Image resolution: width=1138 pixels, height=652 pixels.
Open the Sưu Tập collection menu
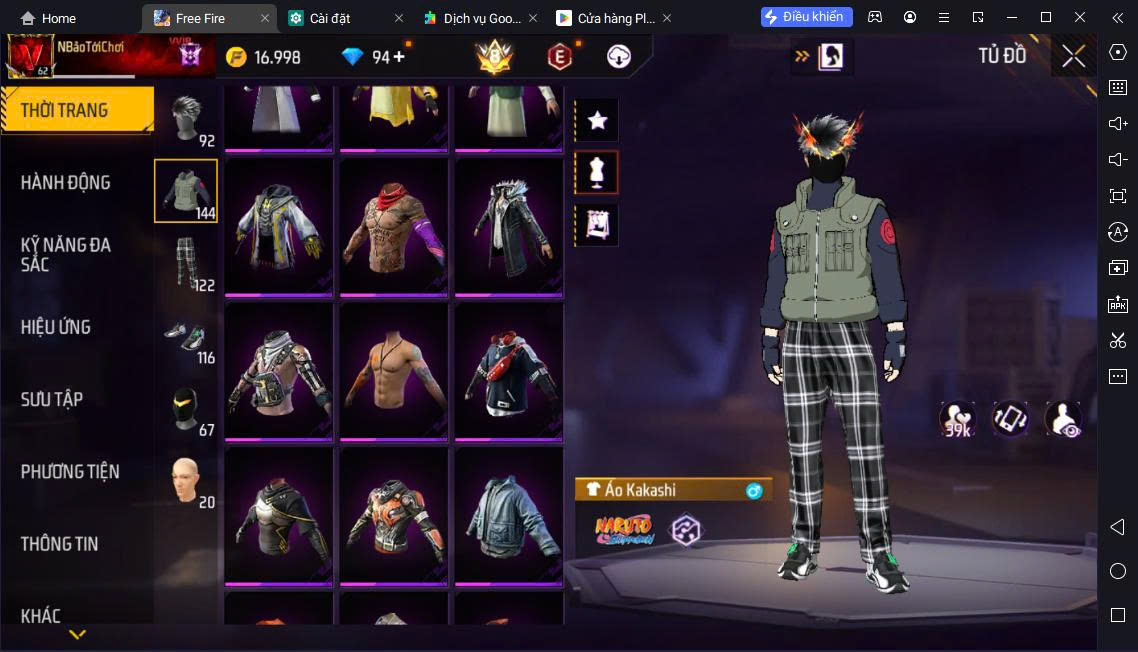point(52,399)
